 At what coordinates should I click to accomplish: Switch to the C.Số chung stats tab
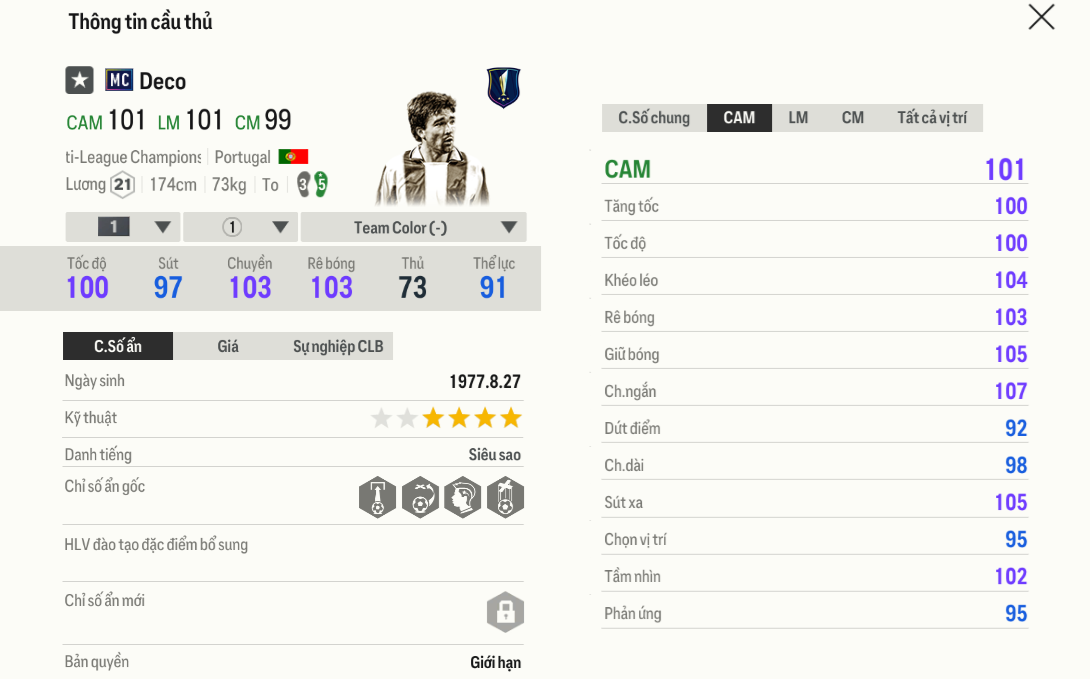coord(654,118)
